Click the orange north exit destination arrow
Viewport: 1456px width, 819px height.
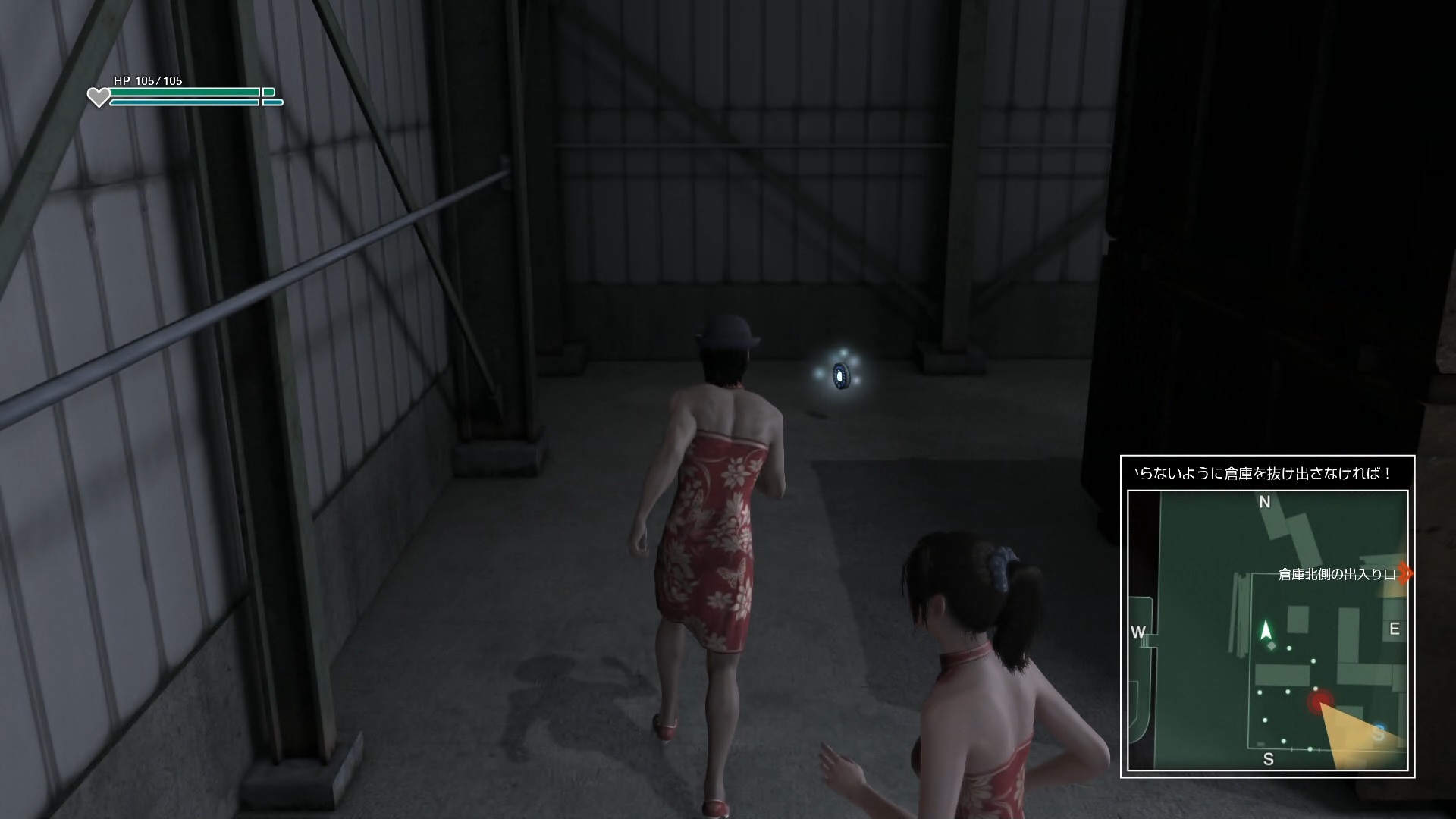point(1405,573)
